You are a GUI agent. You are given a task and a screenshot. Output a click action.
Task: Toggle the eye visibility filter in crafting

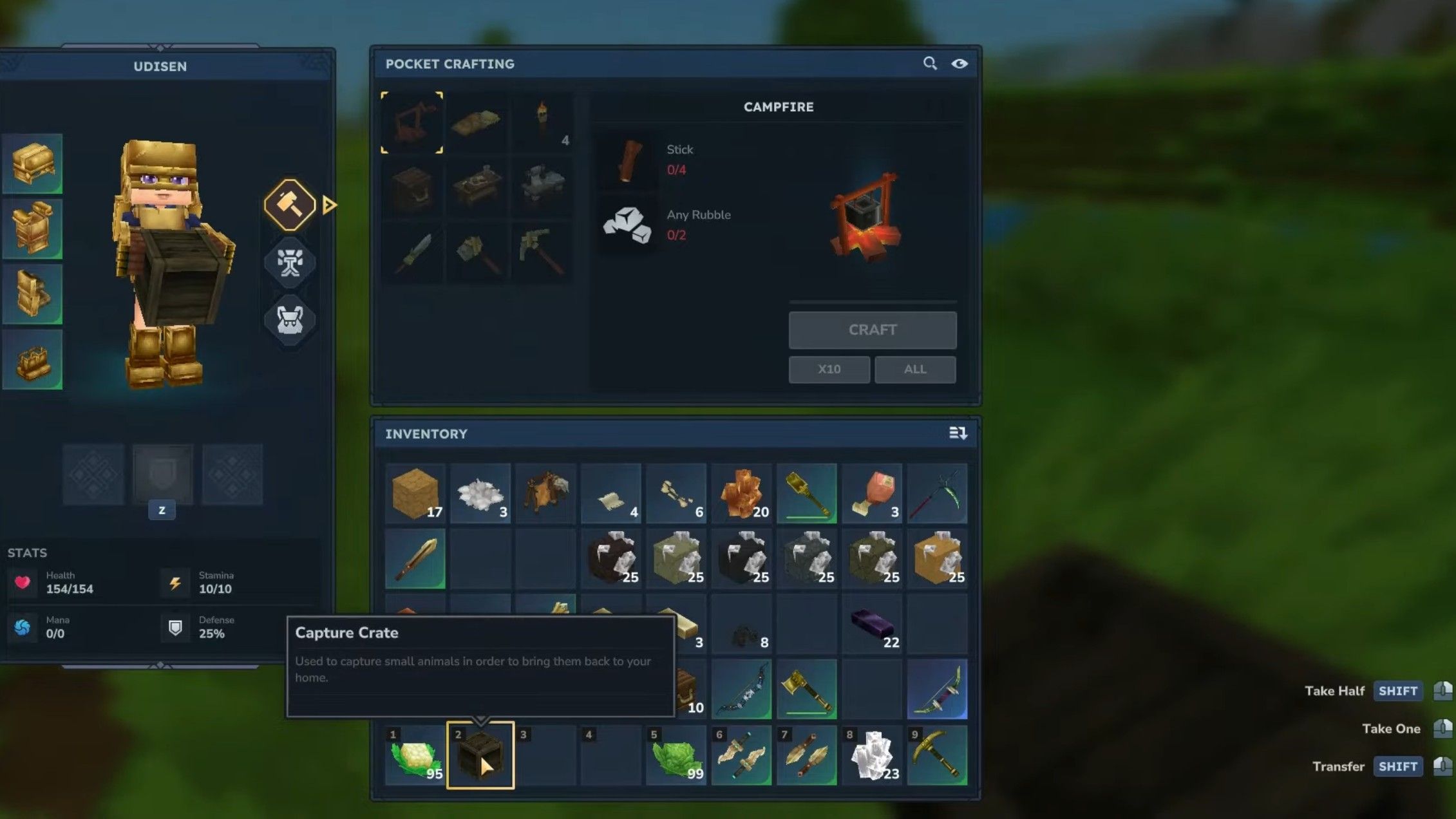coord(959,63)
